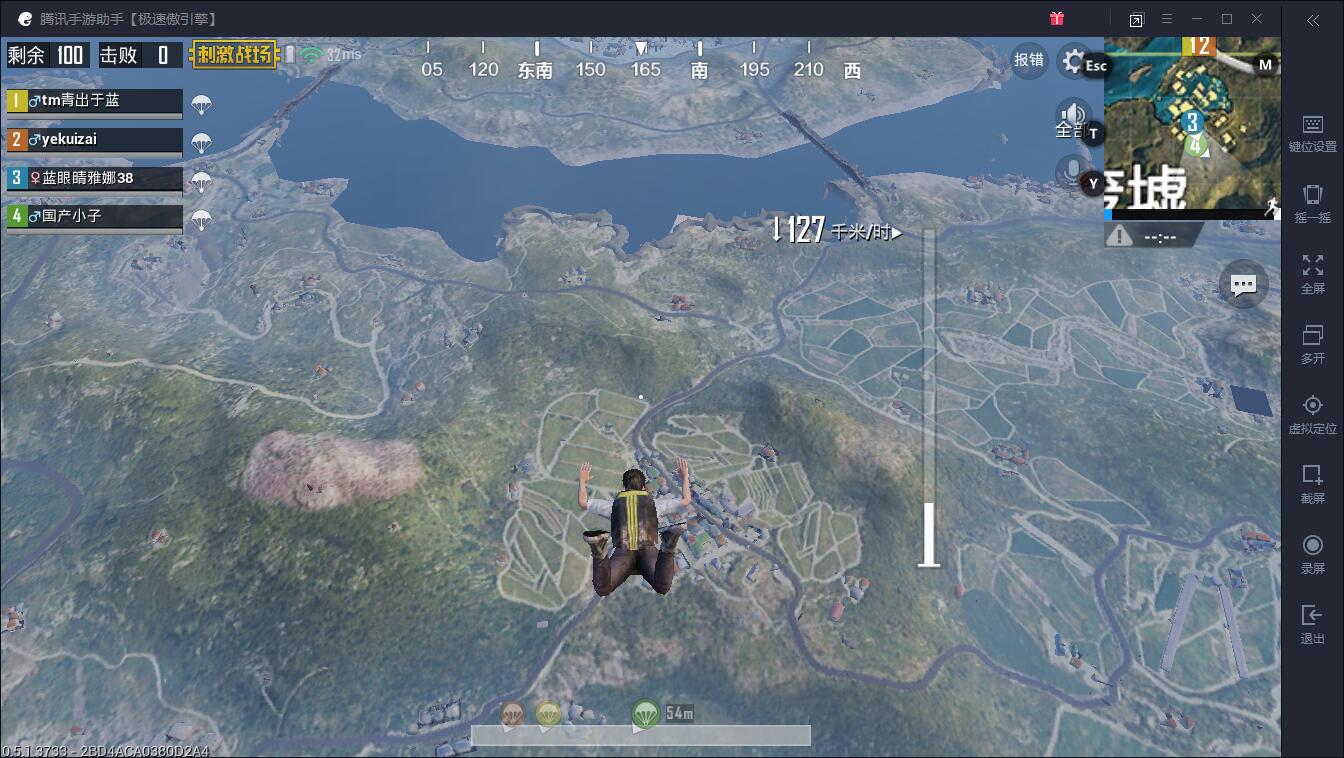Open the hamburger menu in title bar
The width and height of the screenshot is (1344, 758).
(1166, 18)
